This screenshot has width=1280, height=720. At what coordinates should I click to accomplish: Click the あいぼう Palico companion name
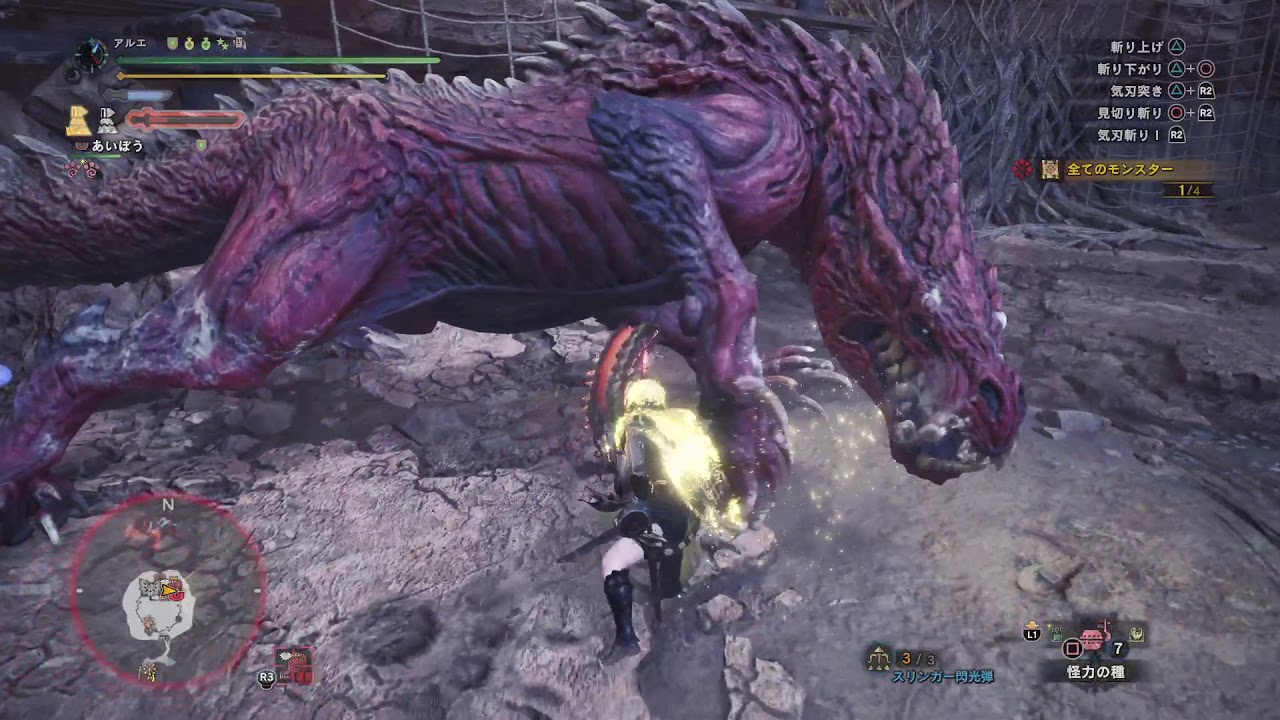(118, 146)
